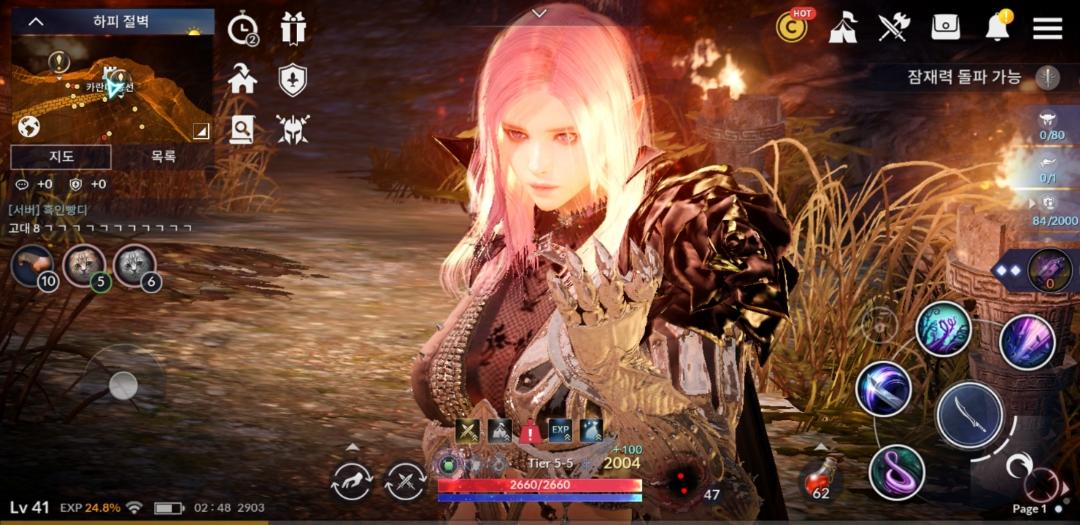Image resolution: width=1080 pixels, height=525 pixels.
Task: Collapse the minimap panel with the arrow
Action: 36,22
